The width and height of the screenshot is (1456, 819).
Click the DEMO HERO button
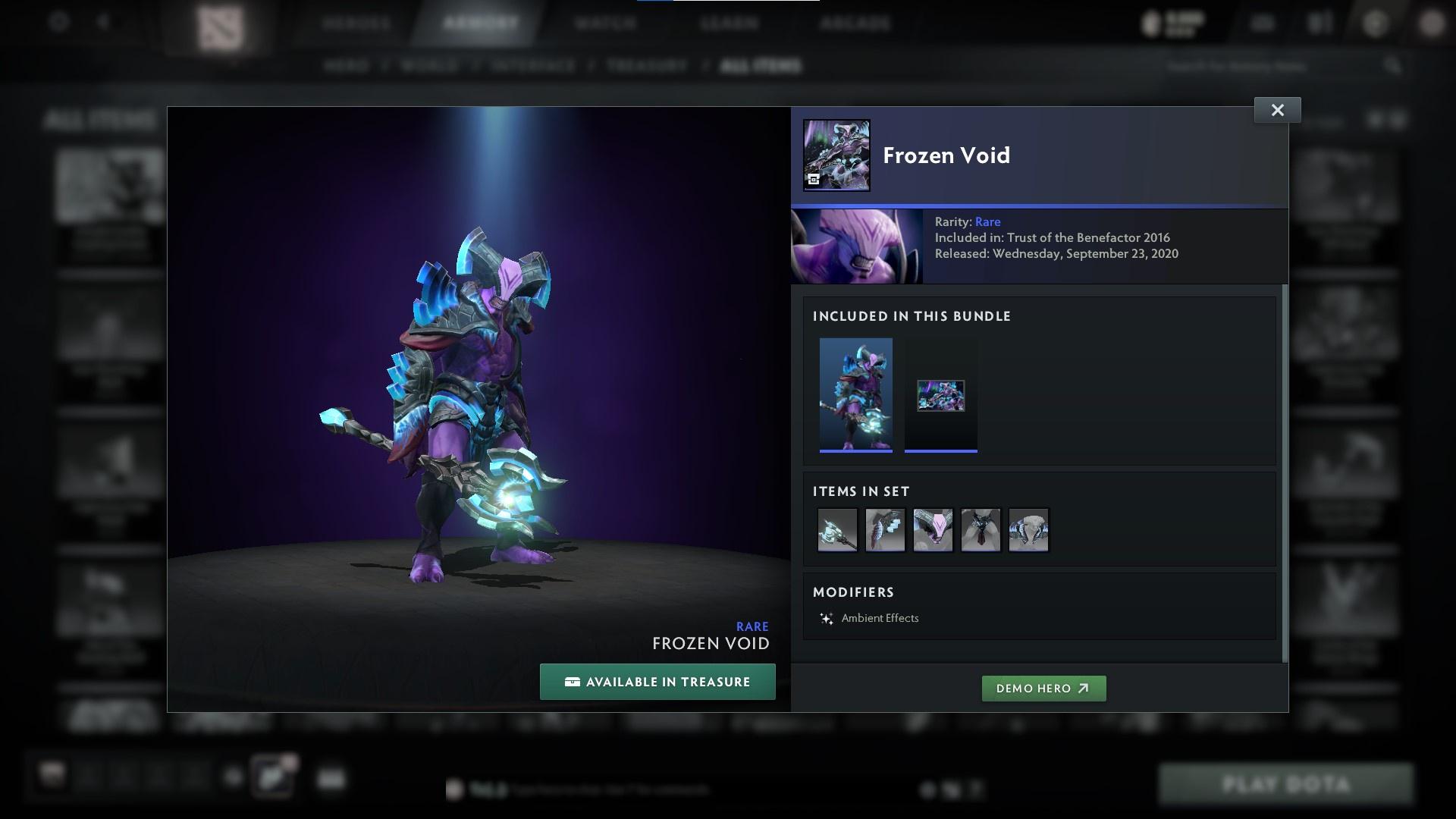[1043, 689]
